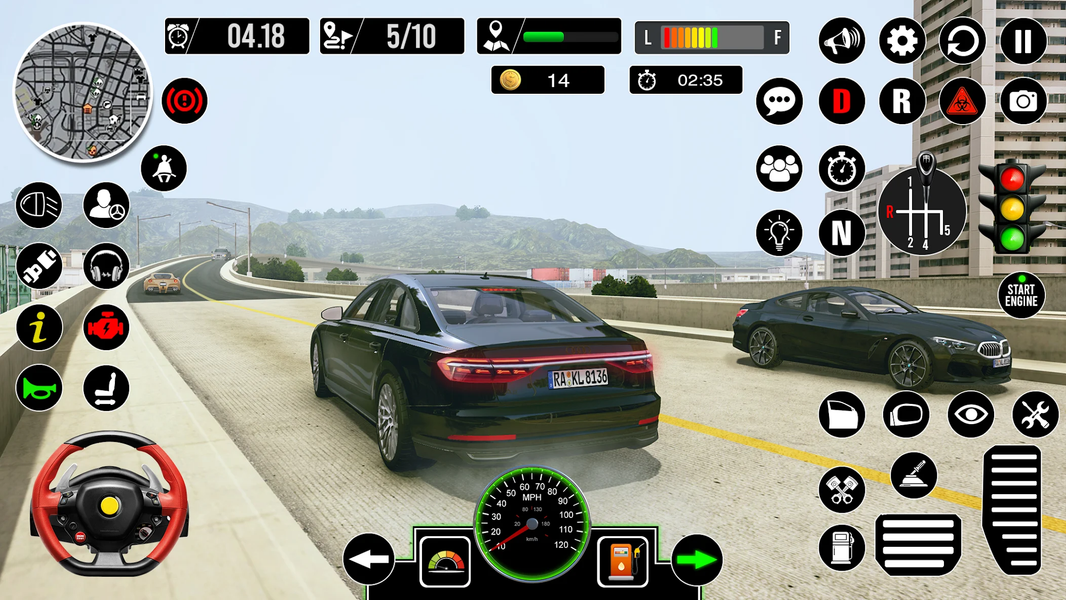Tap the megaphone announcement icon
This screenshot has width=1066, height=600.
click(x=842, y=41)
